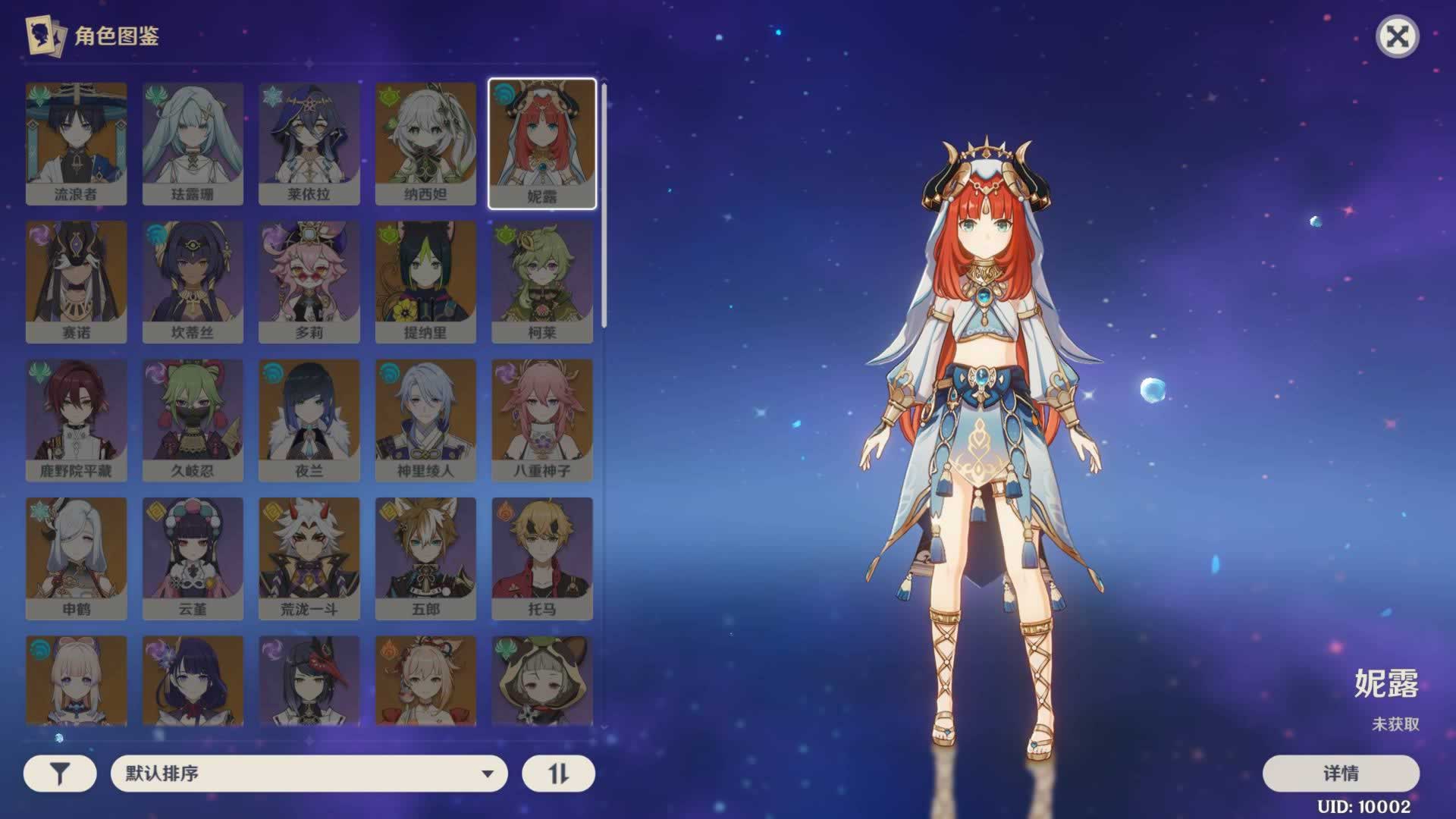
Task: Choose the 珐露珊 character card
Action: tap(193, 143)
